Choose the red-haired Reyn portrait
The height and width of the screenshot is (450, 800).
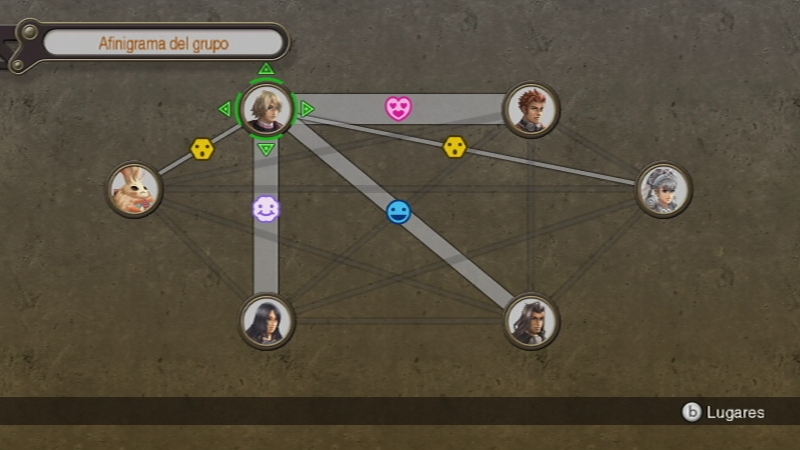(x=531, y=109)
